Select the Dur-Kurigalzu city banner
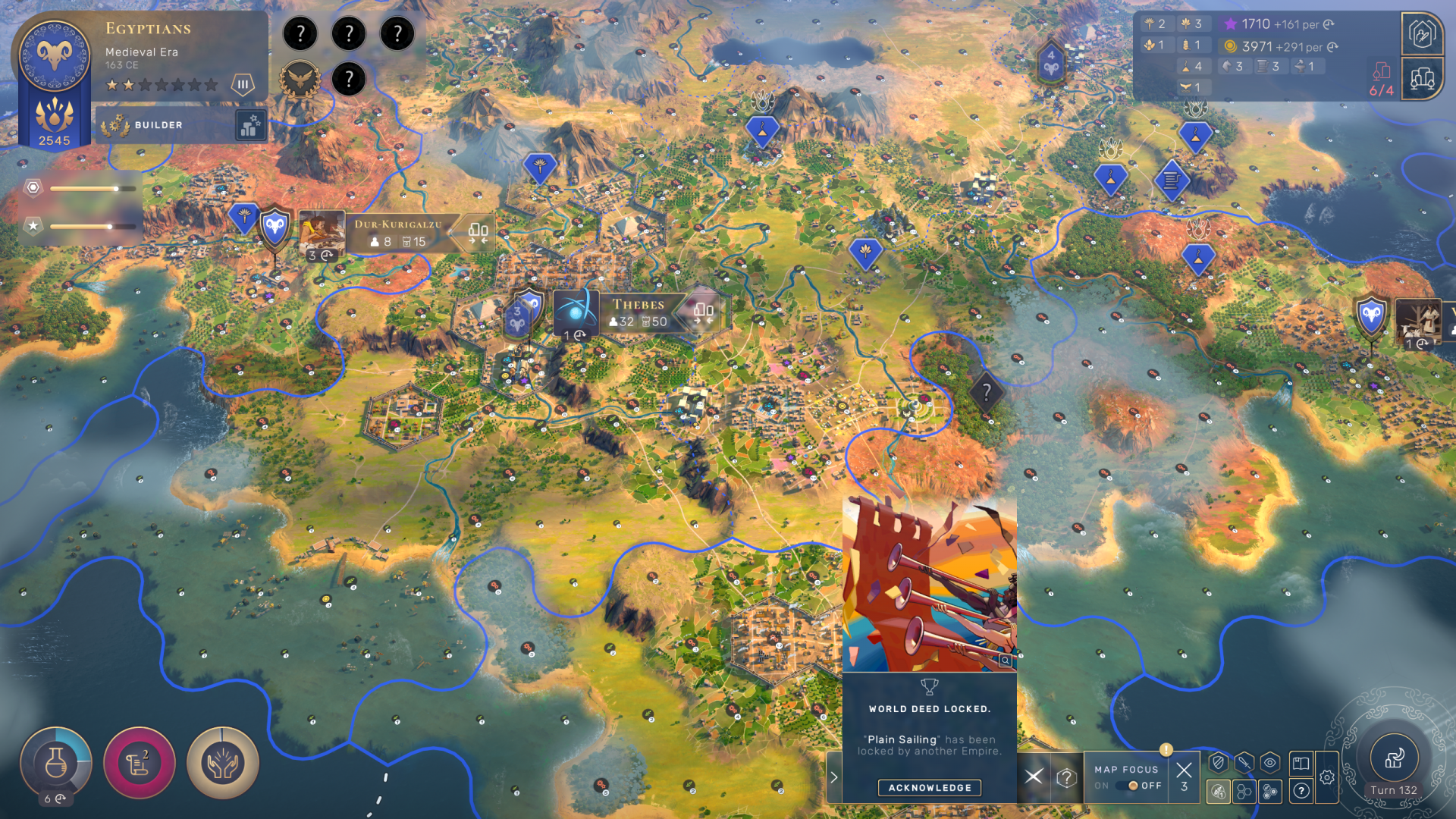This screenshot has height=819, width=1456. click(x=397, y=232)
